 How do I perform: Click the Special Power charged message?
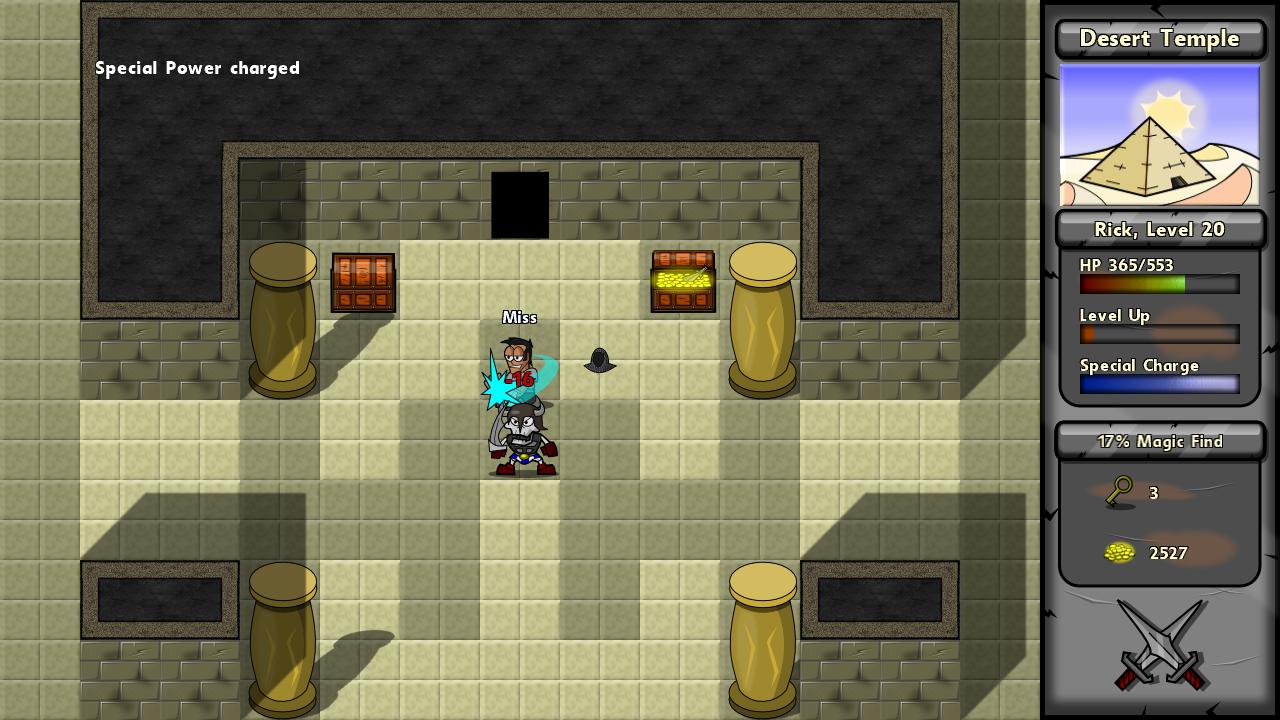tap(197, 68)
